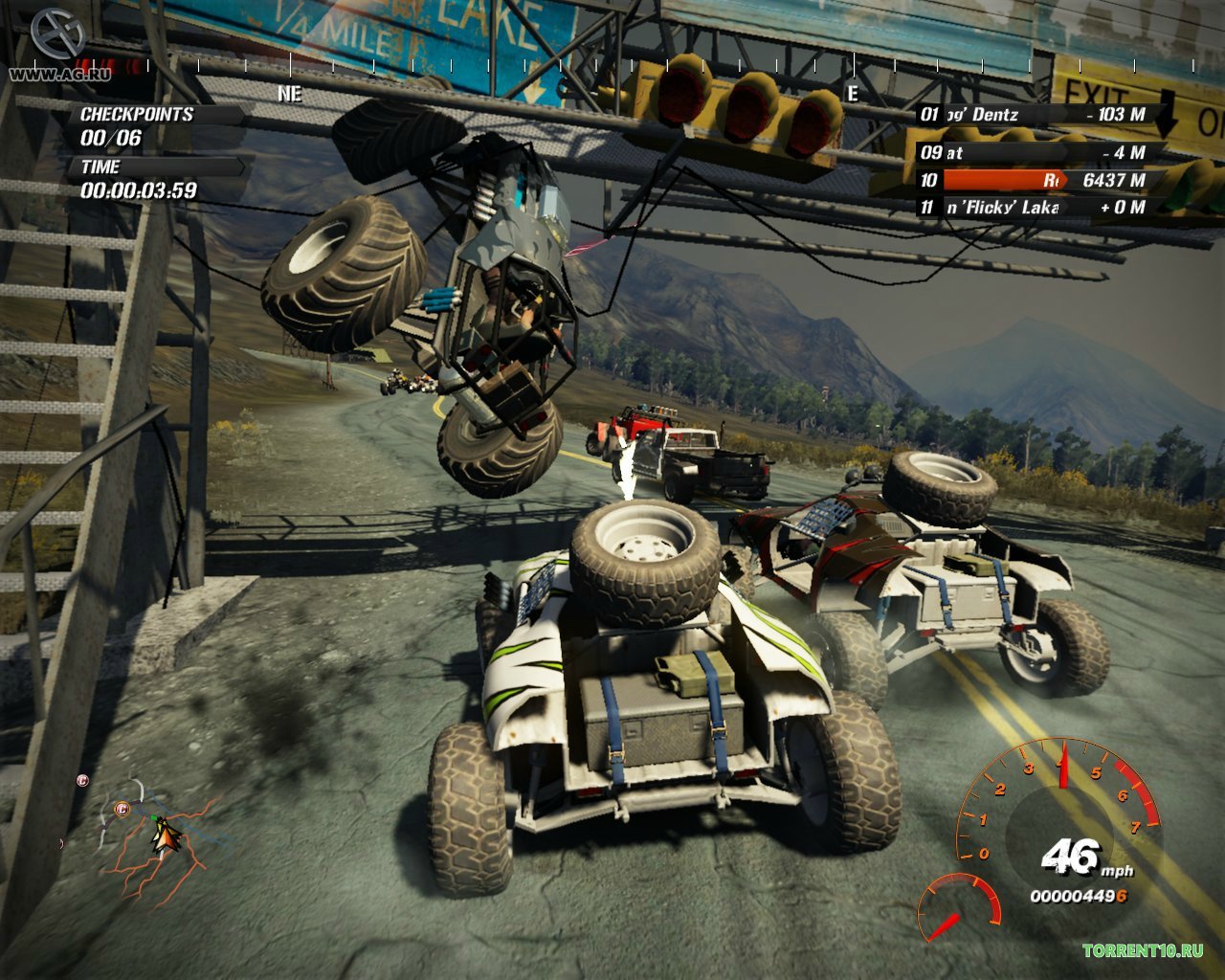Open the torrent10.ru watermark link

[1142, 950]
